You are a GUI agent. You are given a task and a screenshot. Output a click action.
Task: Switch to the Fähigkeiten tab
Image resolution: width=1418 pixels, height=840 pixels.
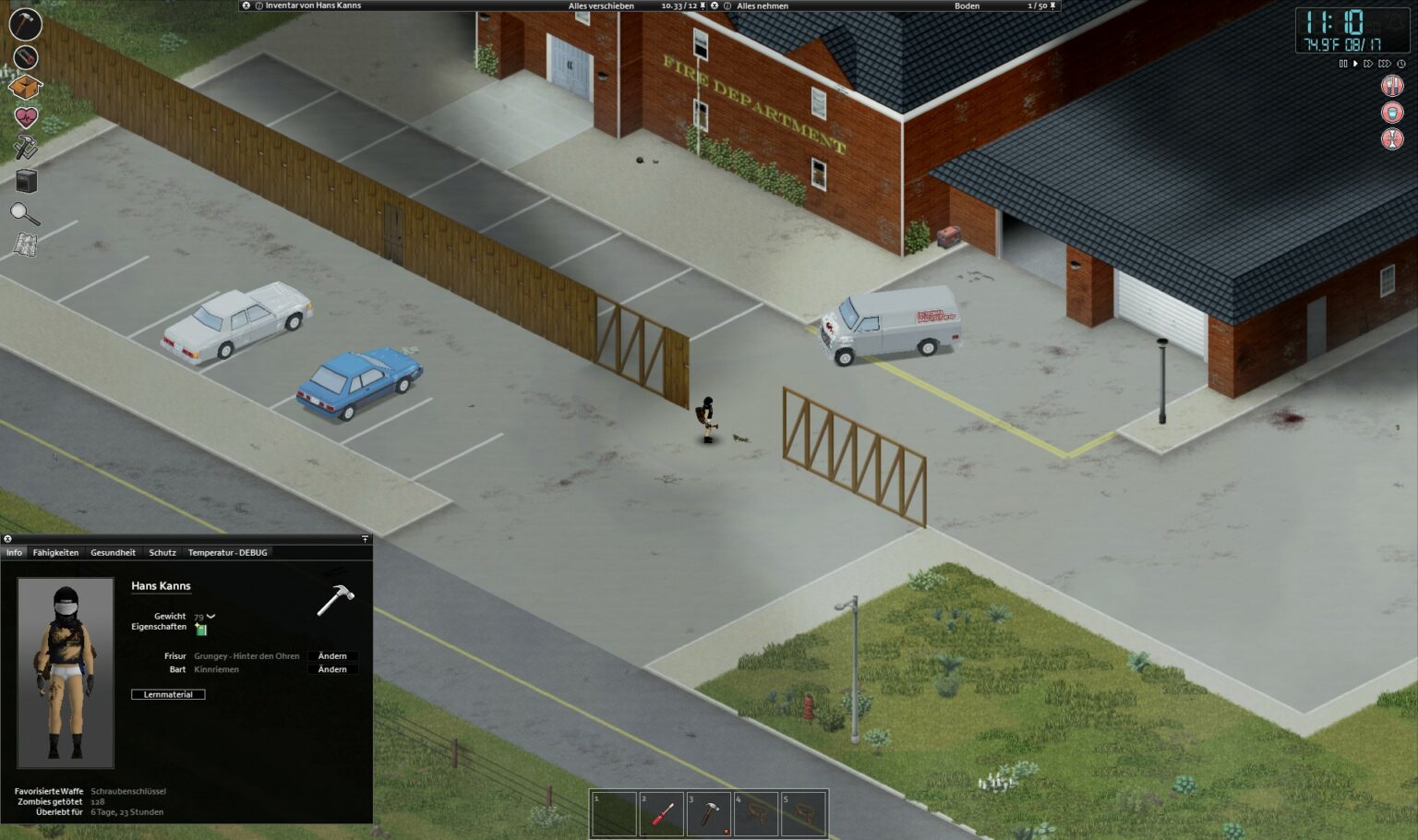point(56,552)
